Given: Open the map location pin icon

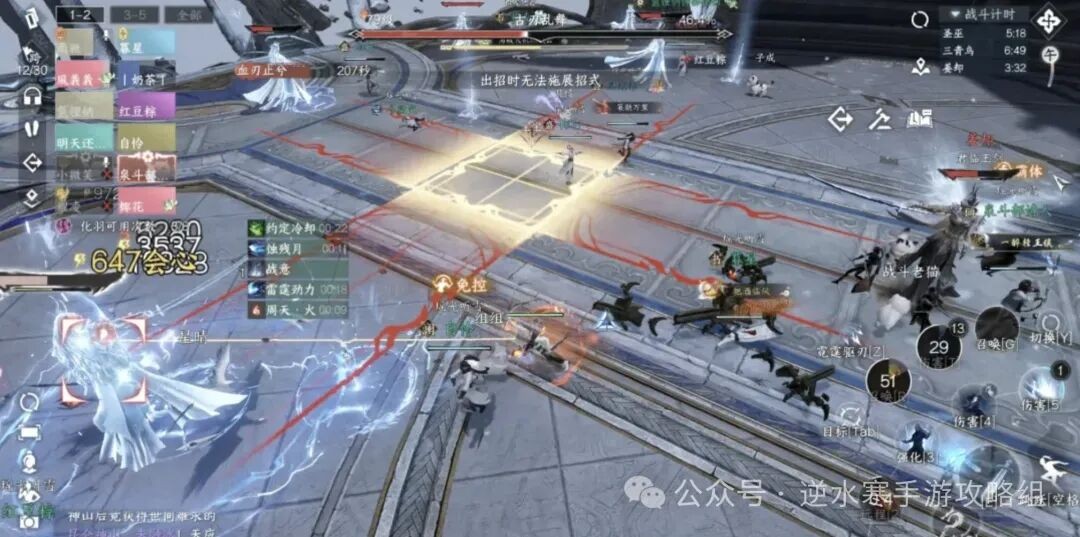Looking at the screenshot, I should (921, 66).
